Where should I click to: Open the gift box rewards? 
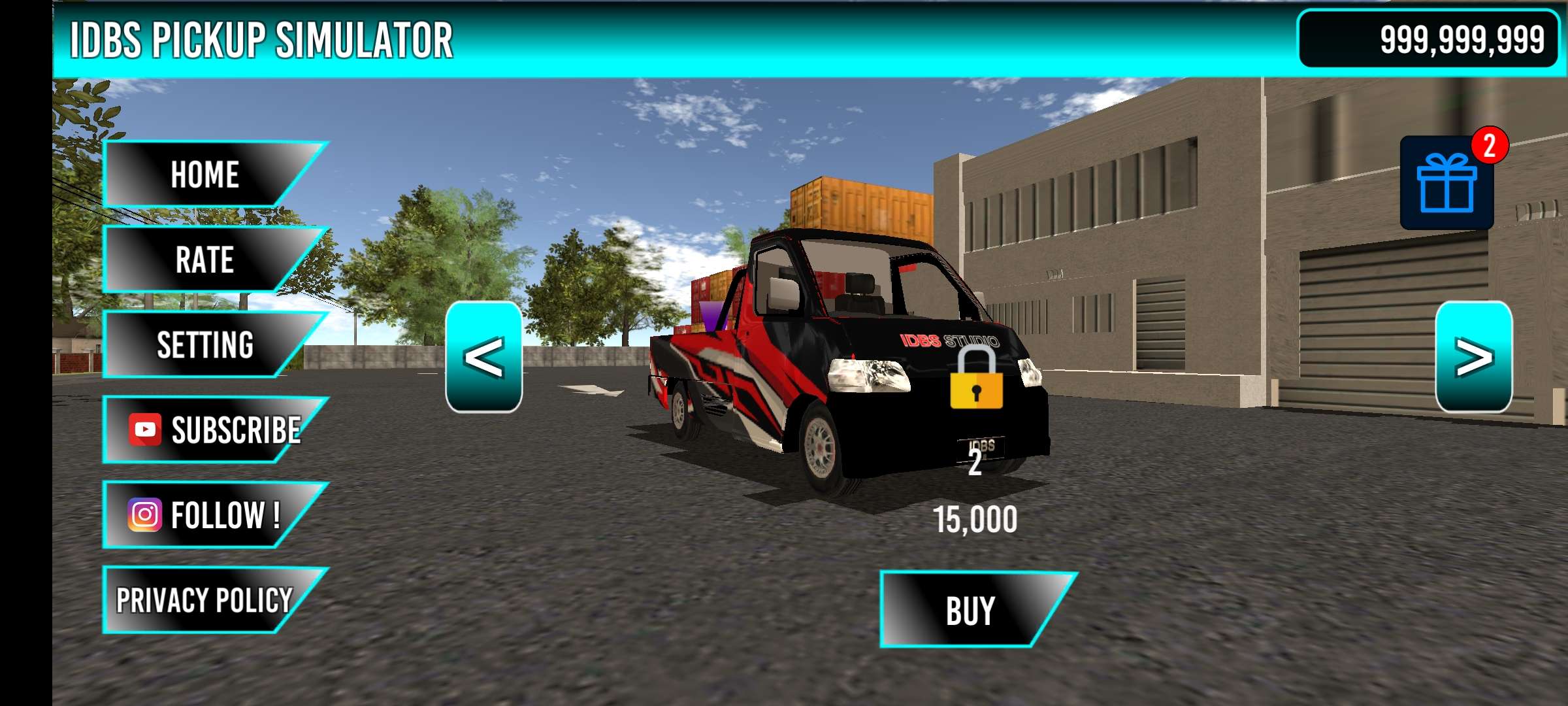pos(1446,183)
